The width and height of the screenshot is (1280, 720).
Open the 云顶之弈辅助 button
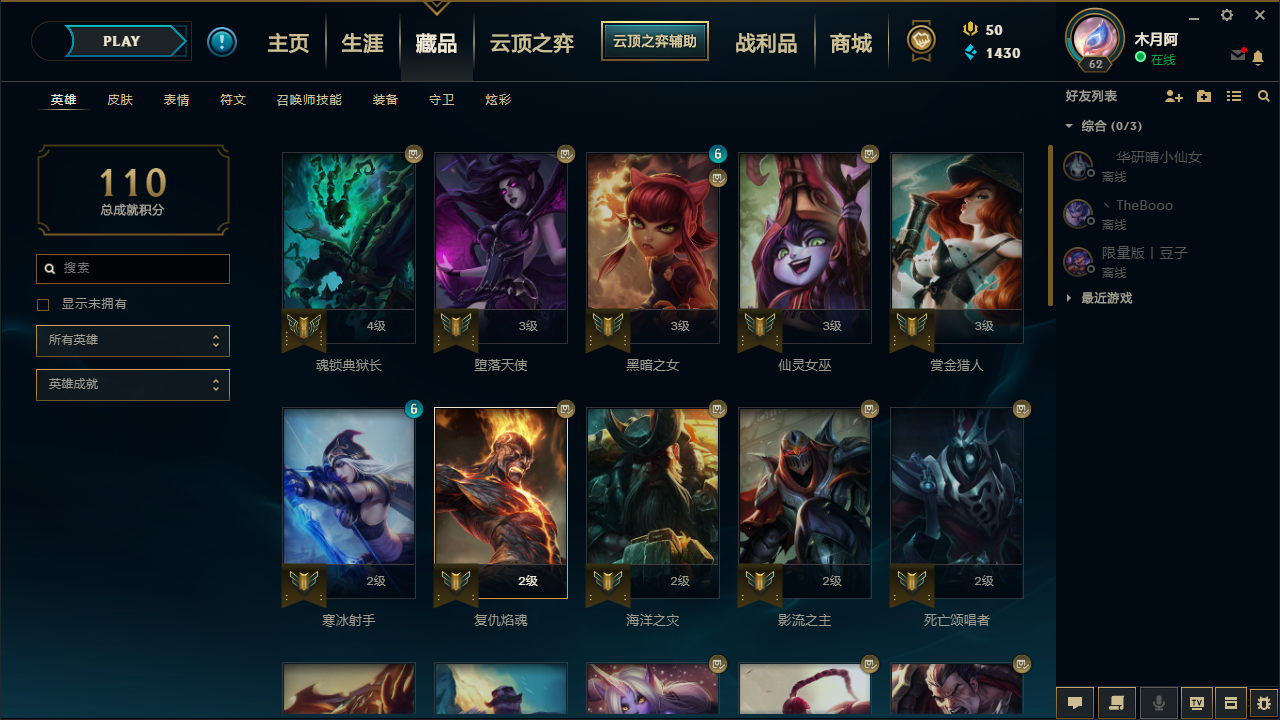pos(655,41)
